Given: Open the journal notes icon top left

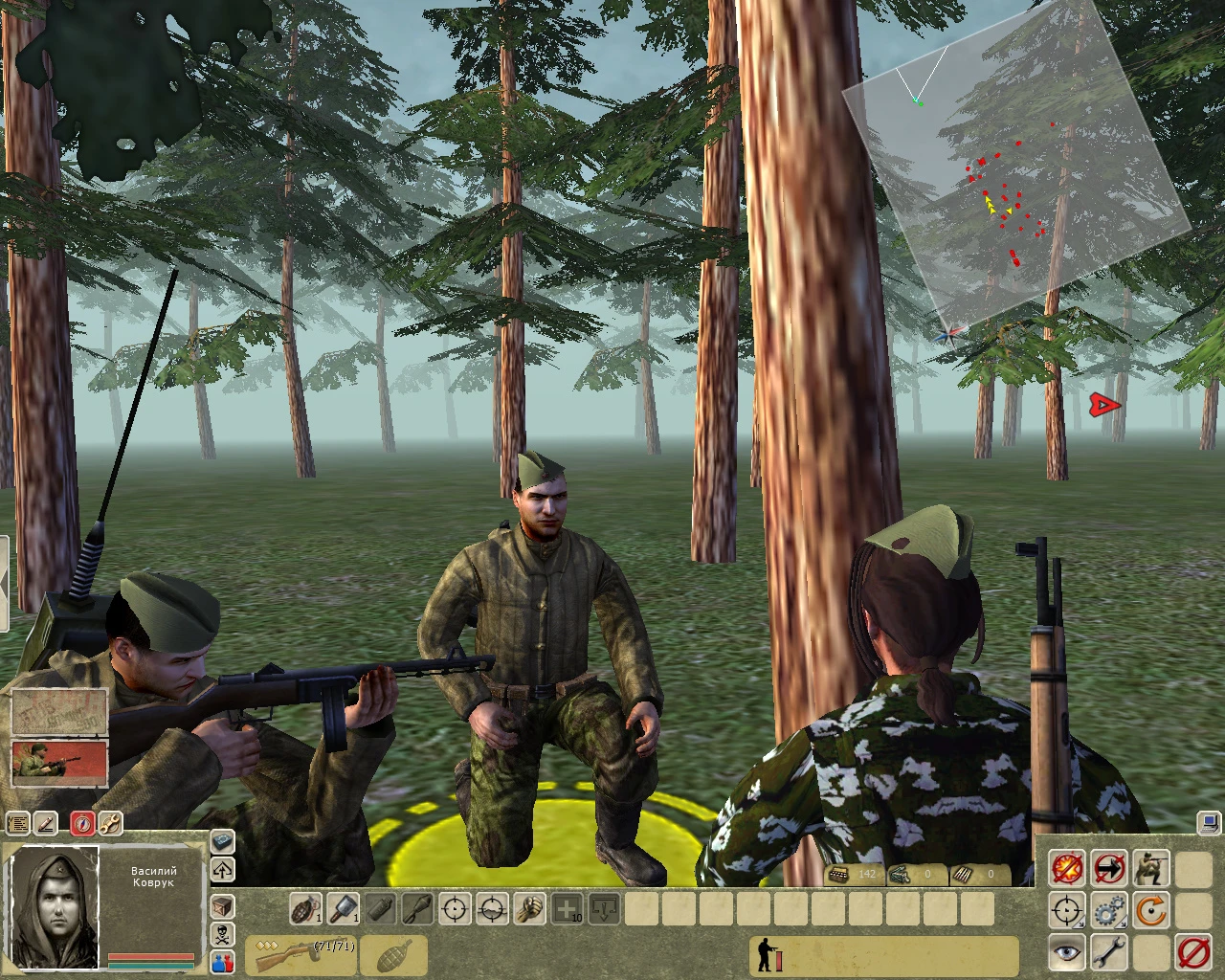Looking at the screenshot, I should click(17, 822).
